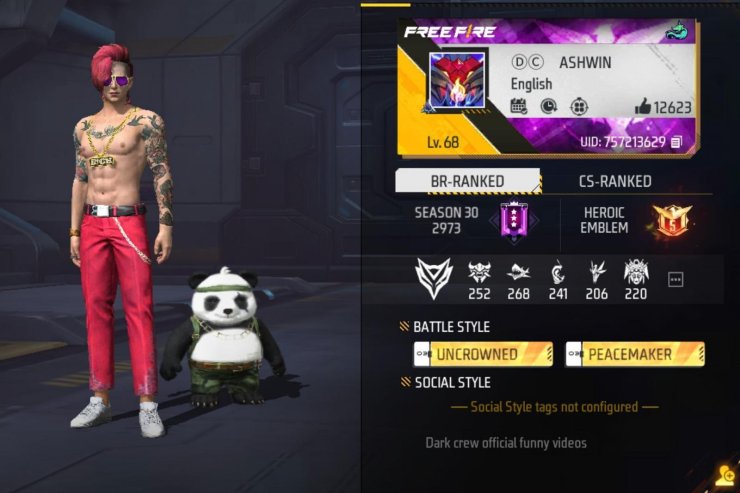Image resolution: width=740 pixels, height=493 pixels.
Task: Click the crosshair icon on profile card
Action: (578, 106)
